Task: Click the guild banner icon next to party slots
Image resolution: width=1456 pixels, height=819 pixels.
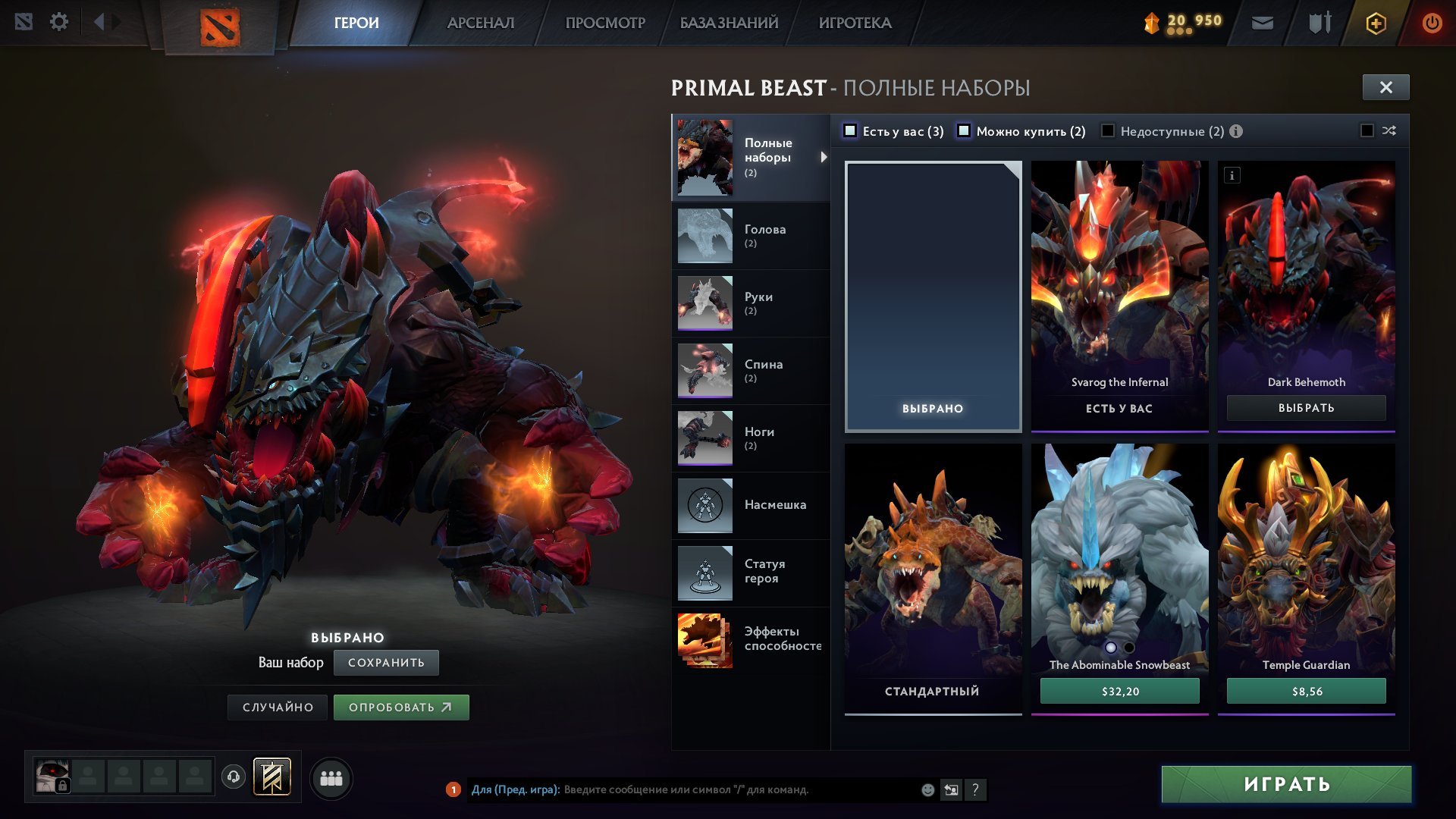Action: [x=271, y=777]
